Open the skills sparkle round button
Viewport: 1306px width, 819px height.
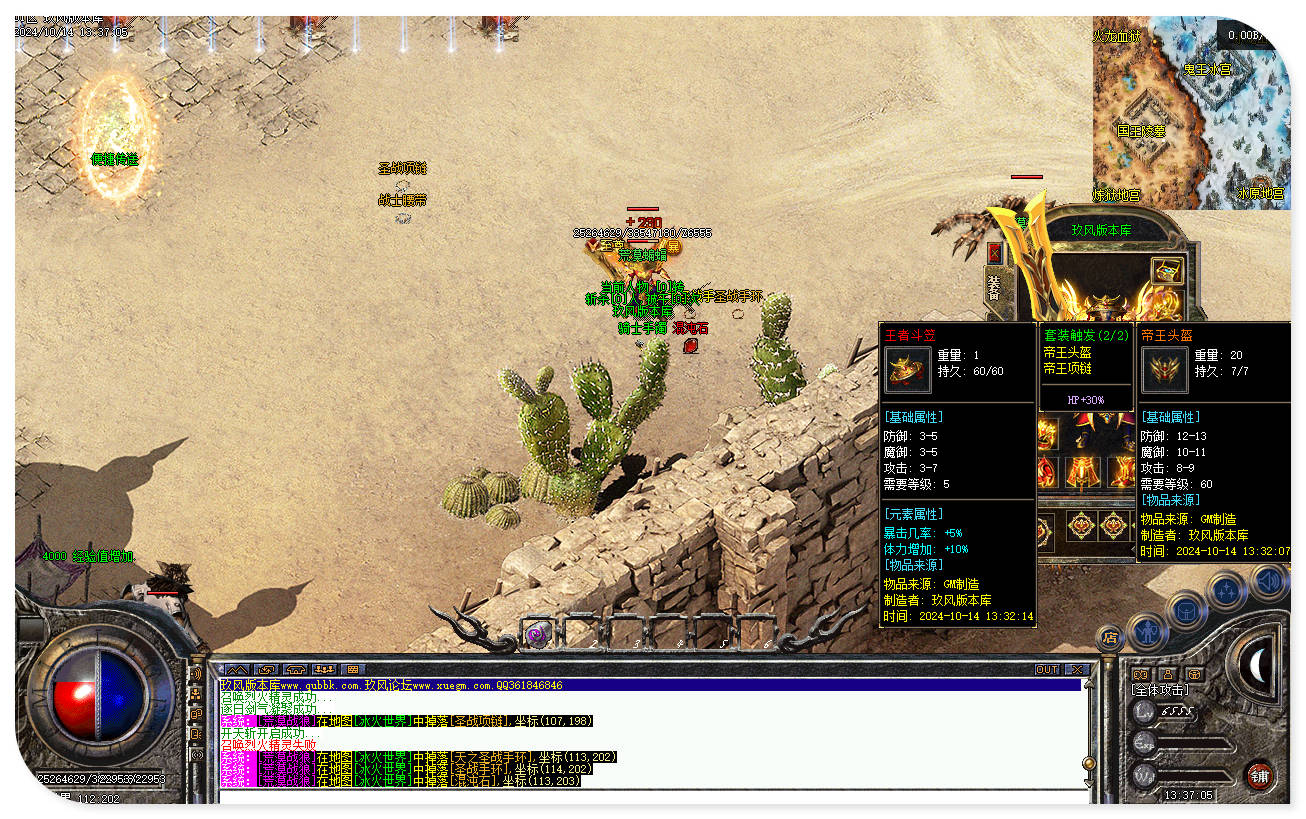point(1227,589)
